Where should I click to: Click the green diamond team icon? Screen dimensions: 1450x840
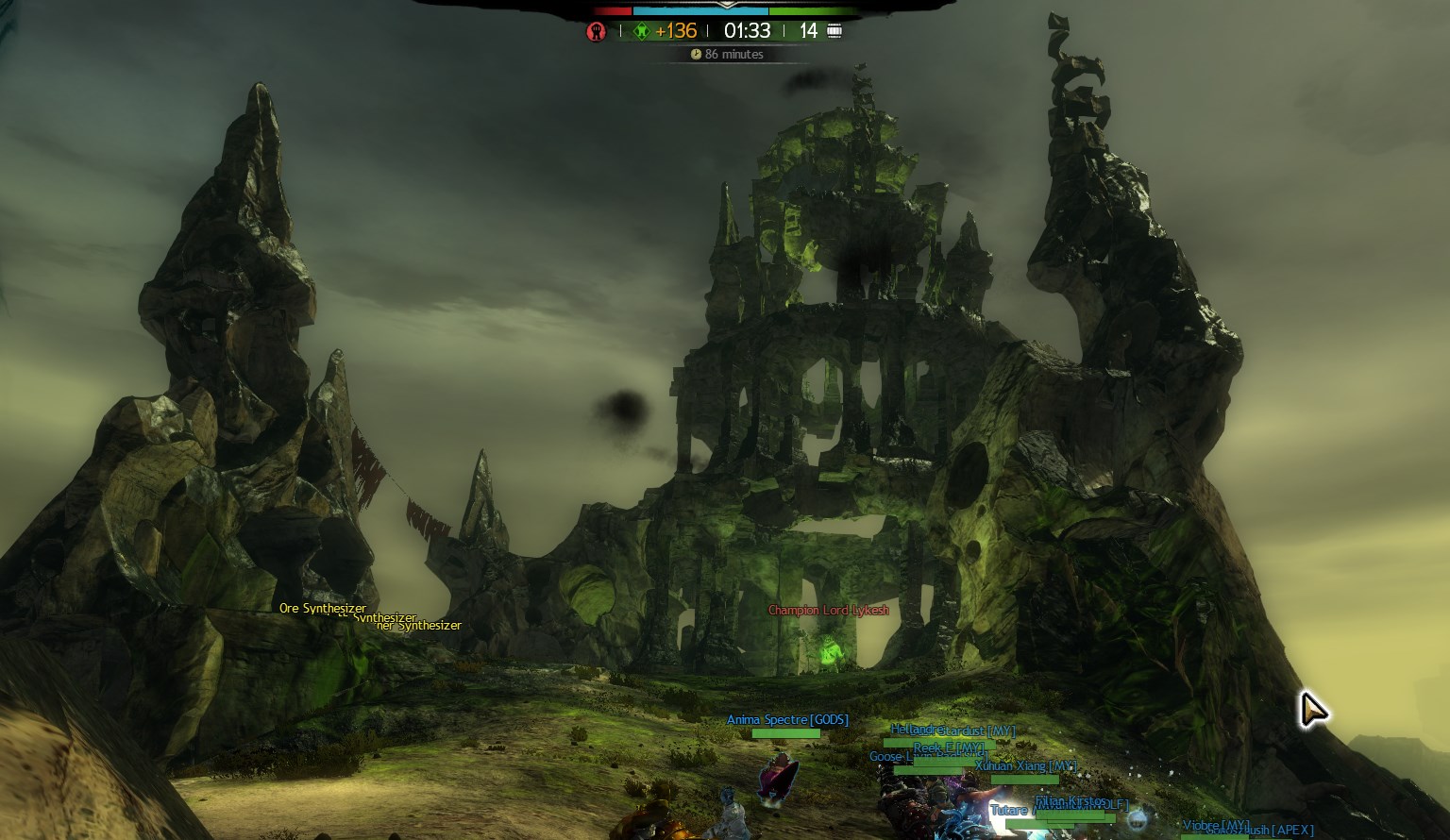(641, 31)
